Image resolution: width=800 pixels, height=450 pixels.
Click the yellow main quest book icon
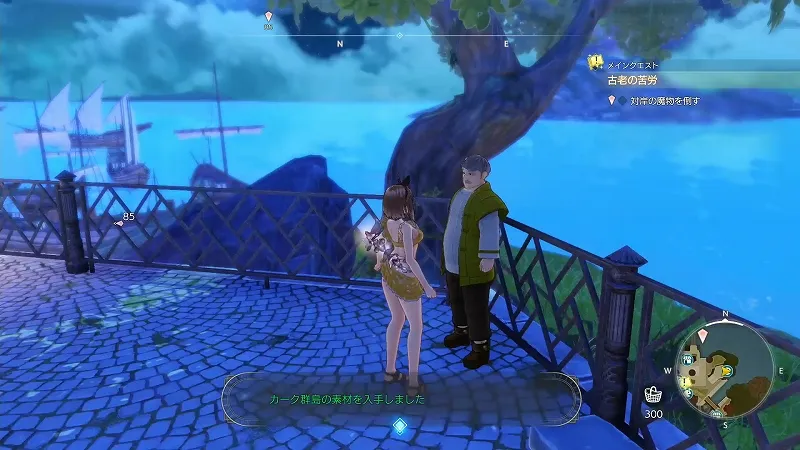click(x=596, y=62)
